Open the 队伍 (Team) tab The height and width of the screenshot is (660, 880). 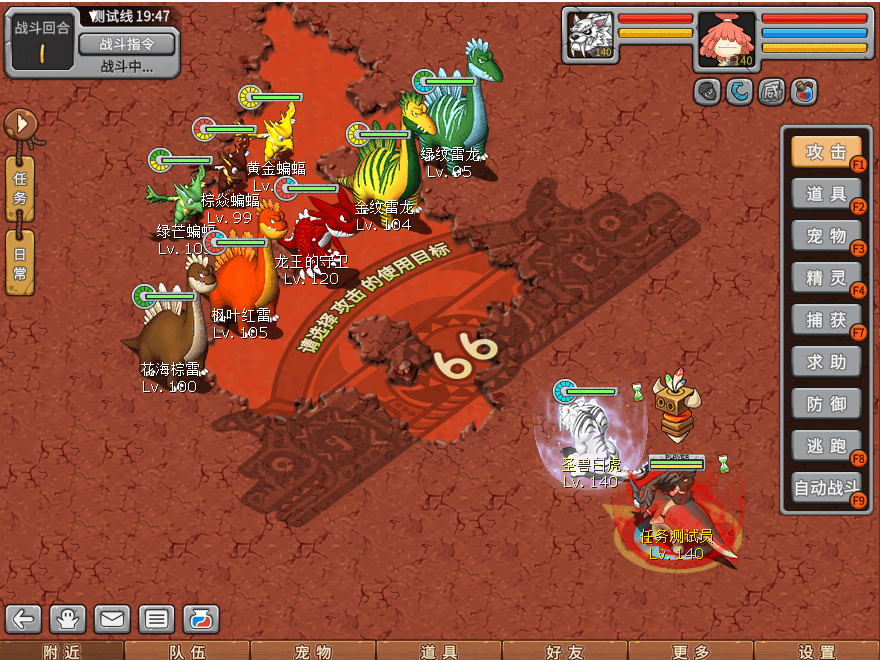187,651
